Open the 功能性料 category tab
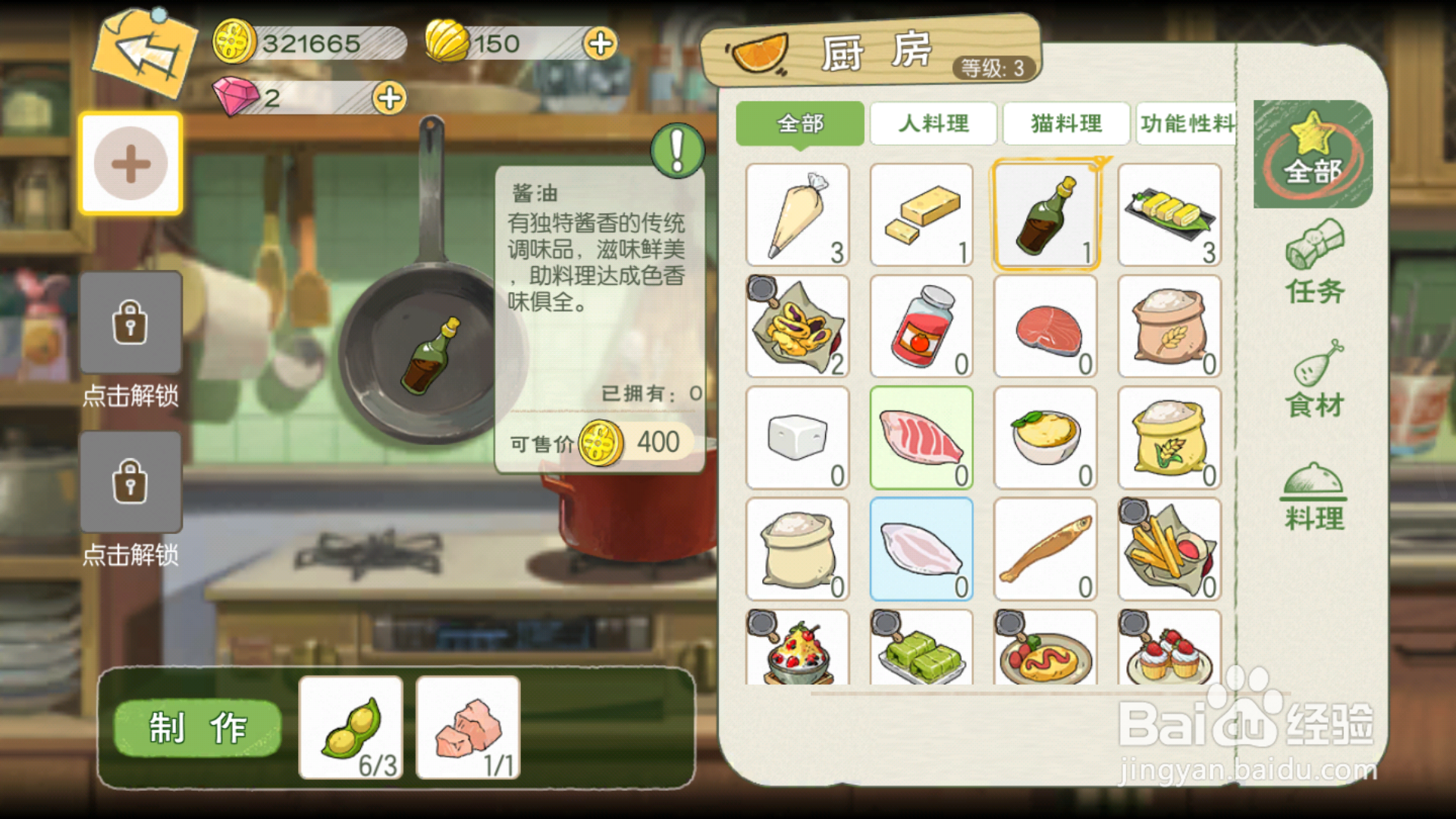This screenshot has width=1456, height=819. pos(1191,124)
